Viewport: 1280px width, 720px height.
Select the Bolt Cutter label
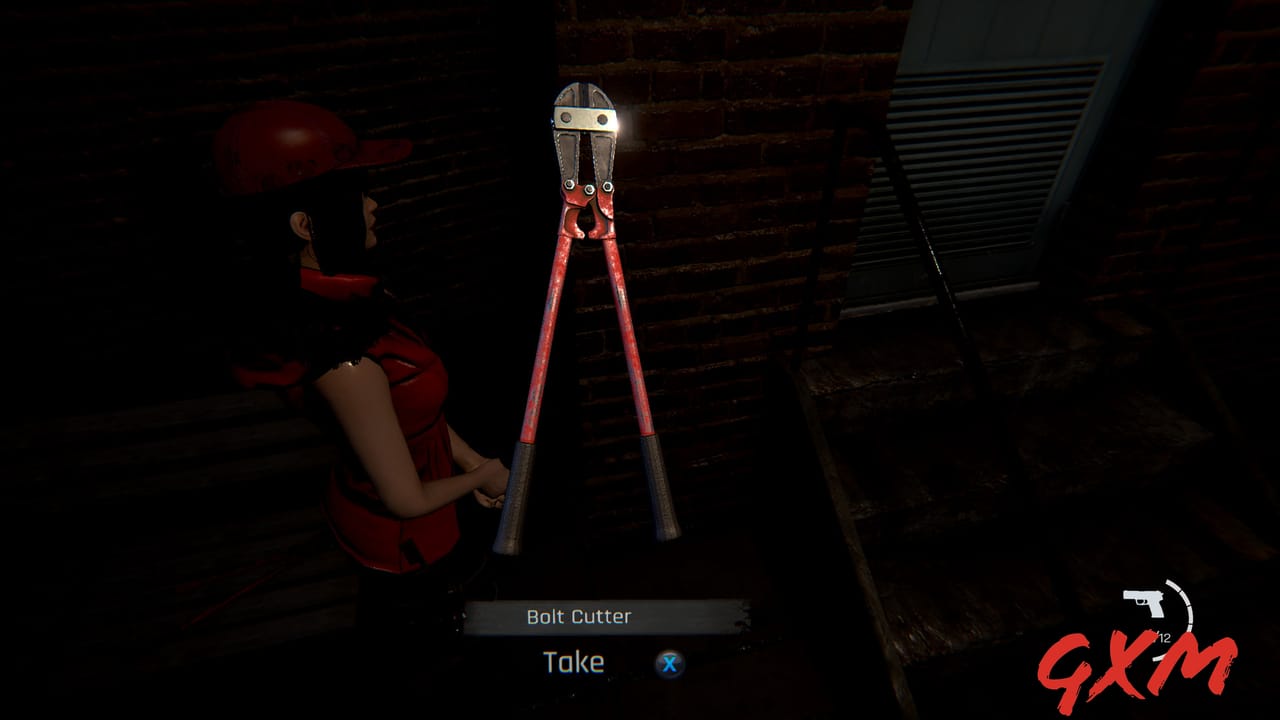(x=578, y=616)
